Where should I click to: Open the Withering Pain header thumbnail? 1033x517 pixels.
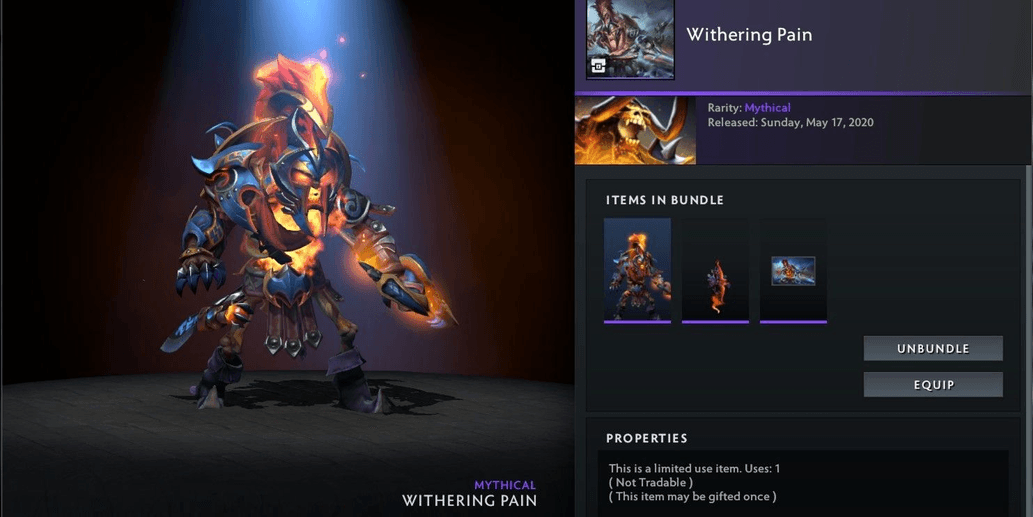pos(630,40)
